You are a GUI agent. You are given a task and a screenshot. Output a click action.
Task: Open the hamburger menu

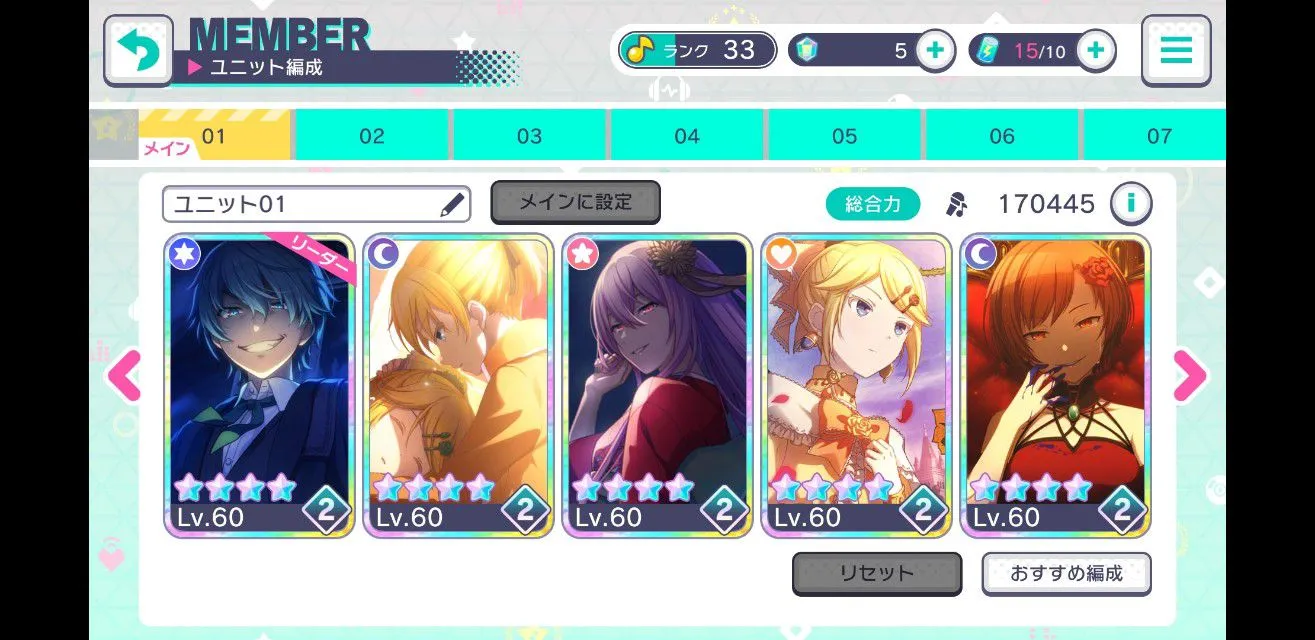coord(1175,51)
